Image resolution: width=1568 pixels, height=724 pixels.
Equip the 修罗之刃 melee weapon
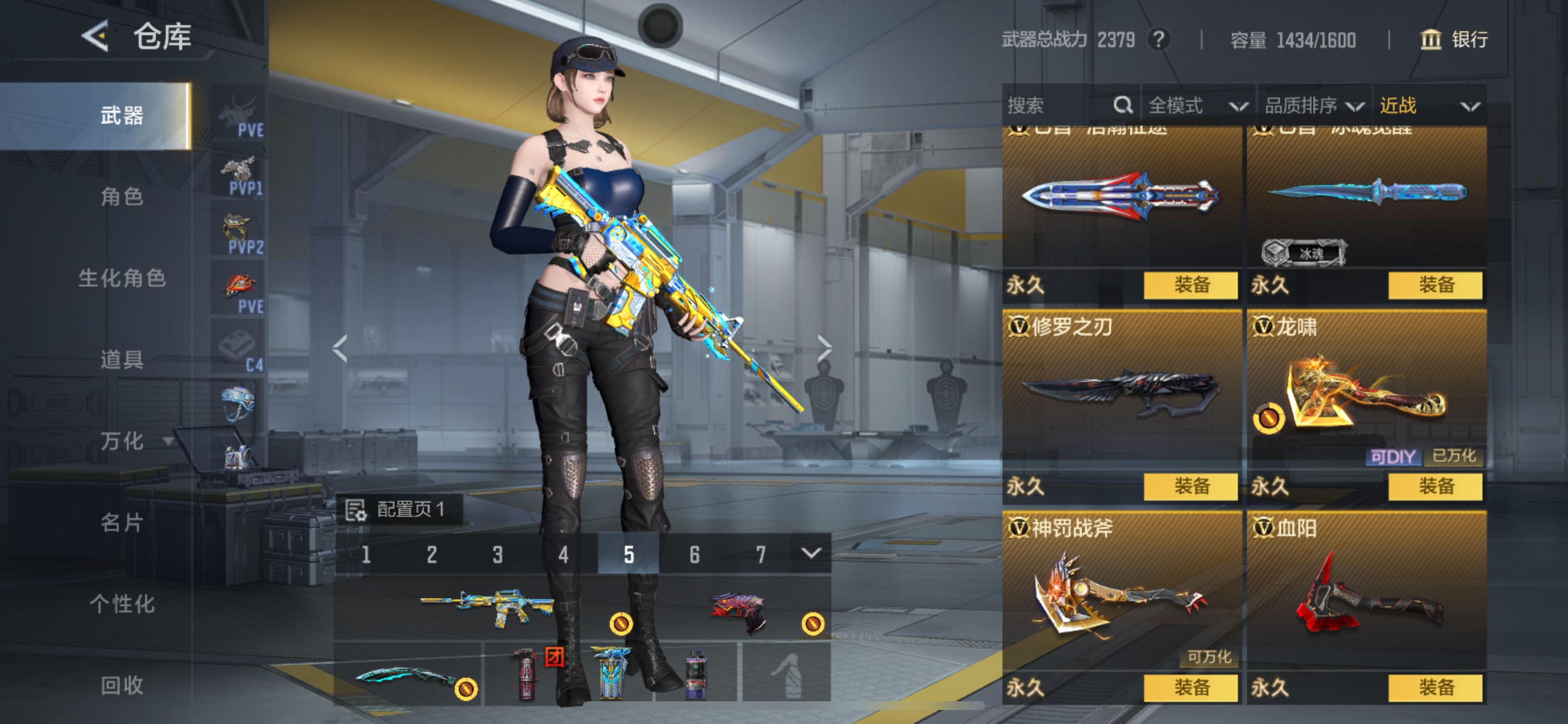click(1191, 486)
